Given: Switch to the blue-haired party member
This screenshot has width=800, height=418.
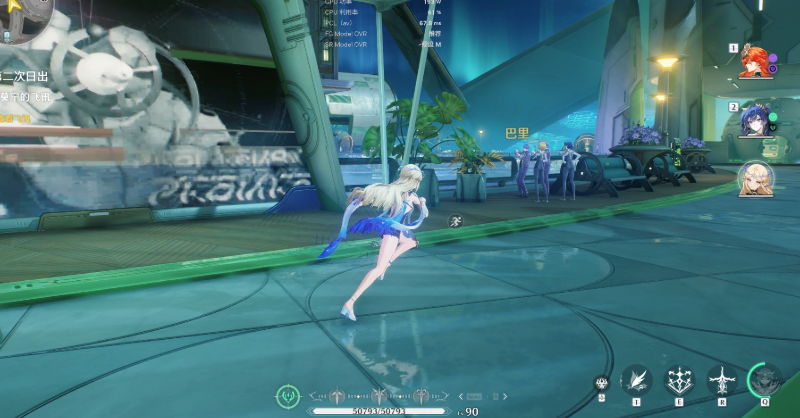Looking at the screenshot, I should [x=754, y=119].
